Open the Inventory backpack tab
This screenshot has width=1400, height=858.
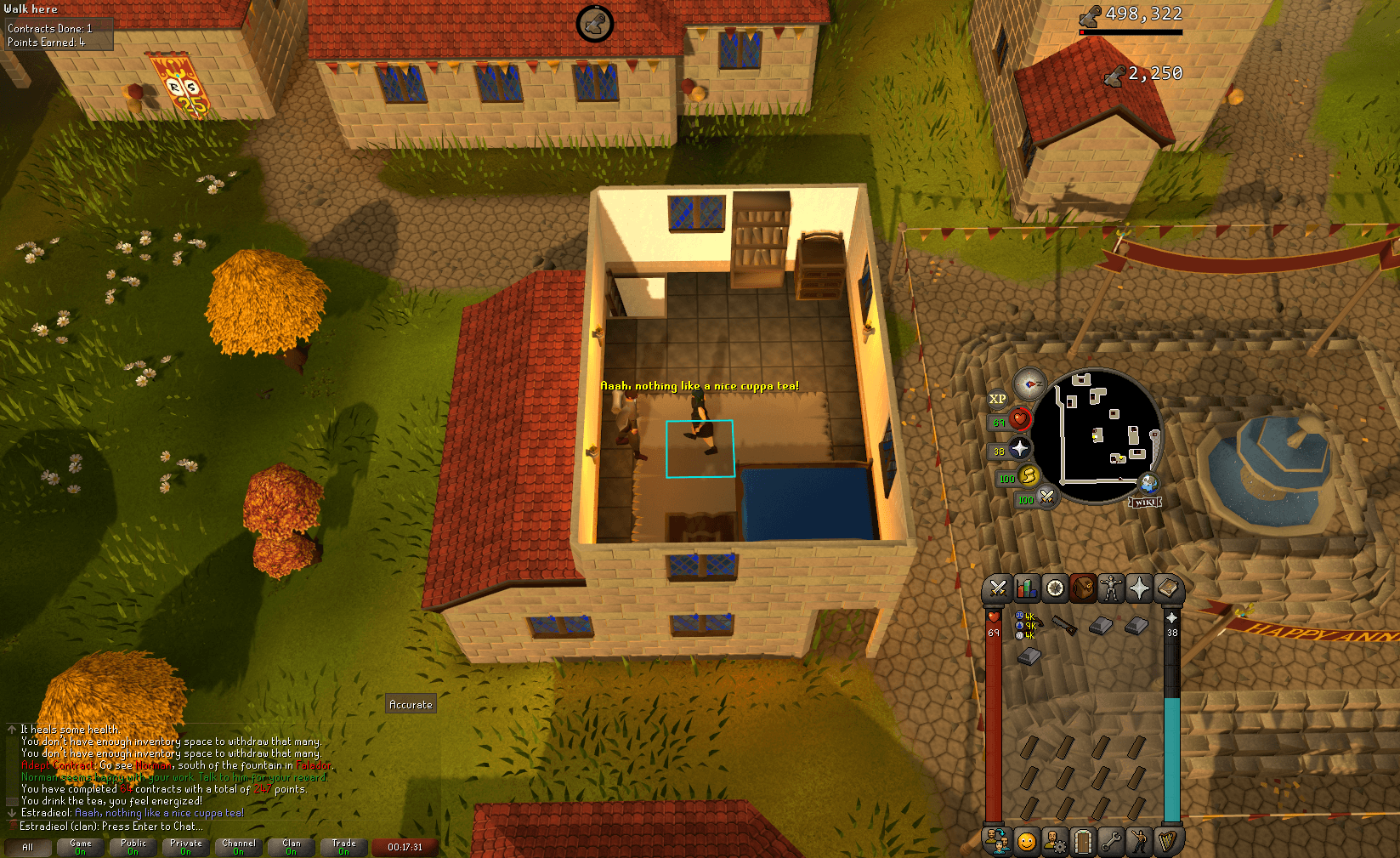1083,588
